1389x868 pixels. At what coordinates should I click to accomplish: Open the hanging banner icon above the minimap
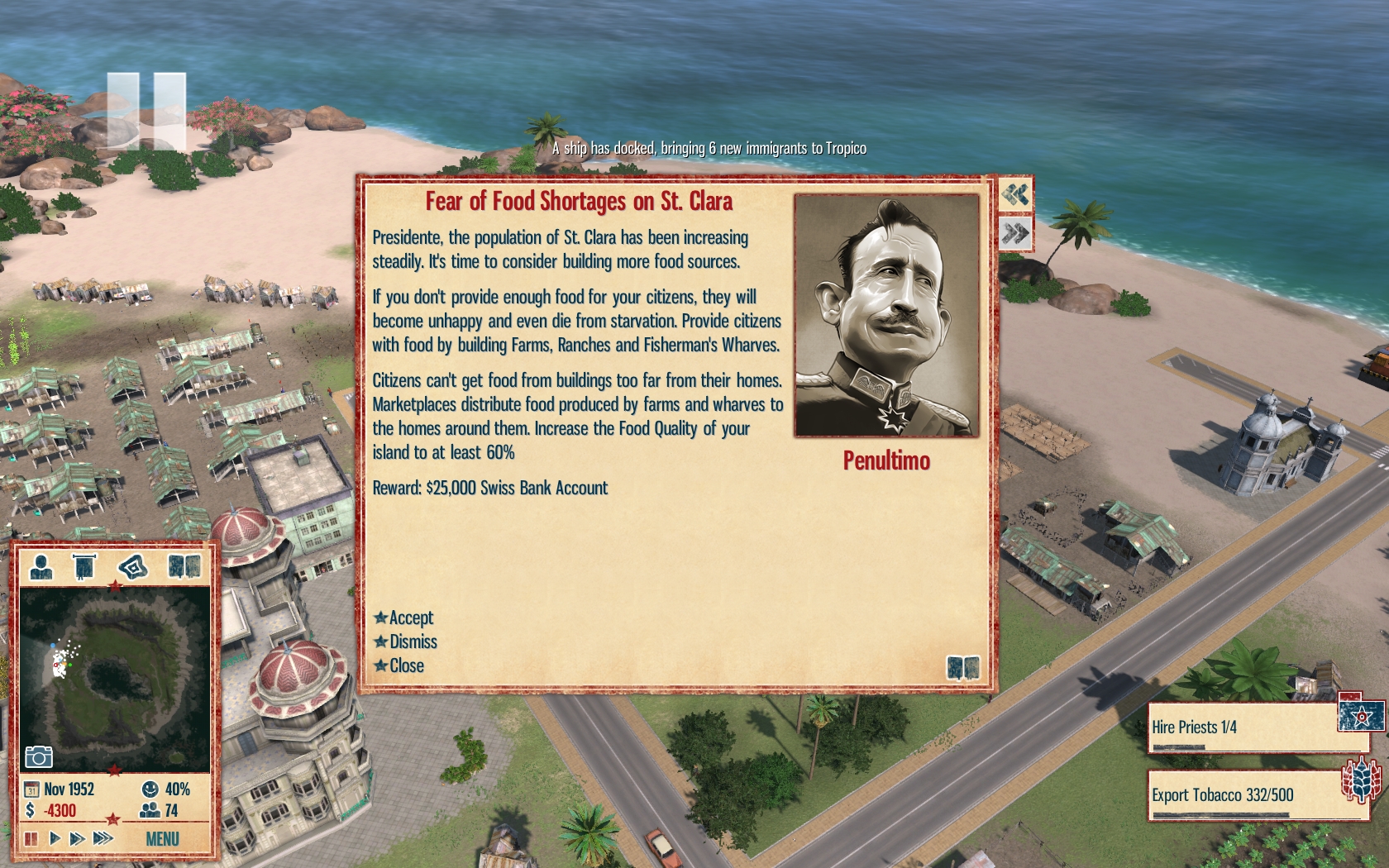tap(84, 567)
